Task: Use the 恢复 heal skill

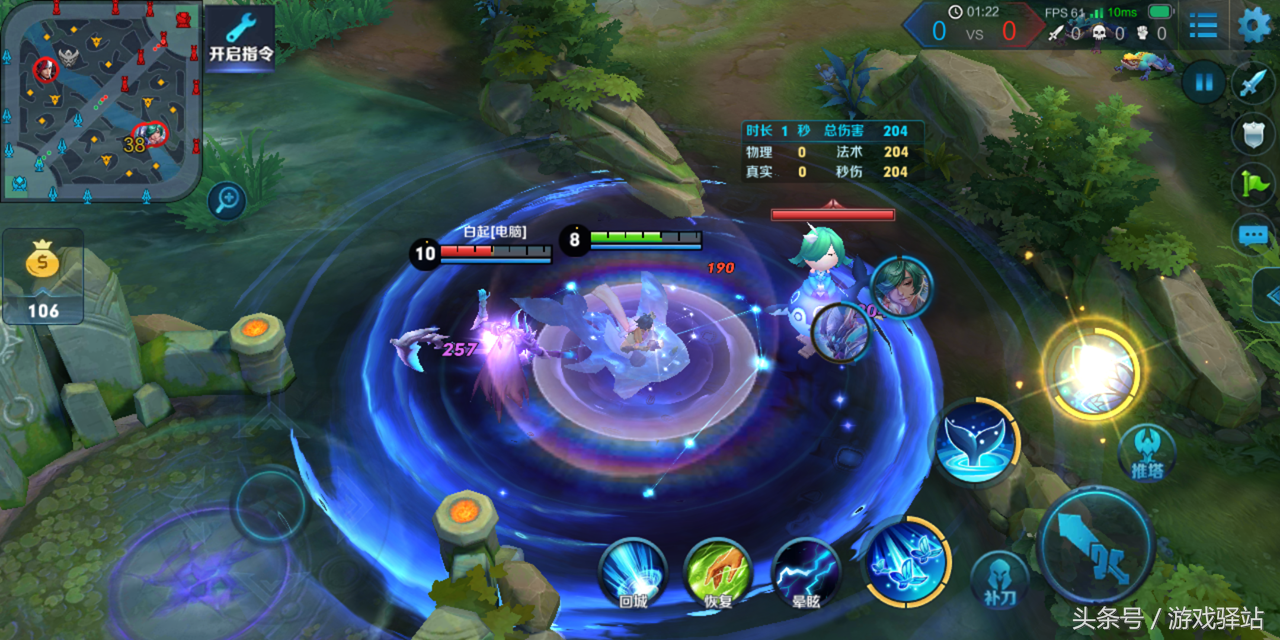Action: (717, 571)
